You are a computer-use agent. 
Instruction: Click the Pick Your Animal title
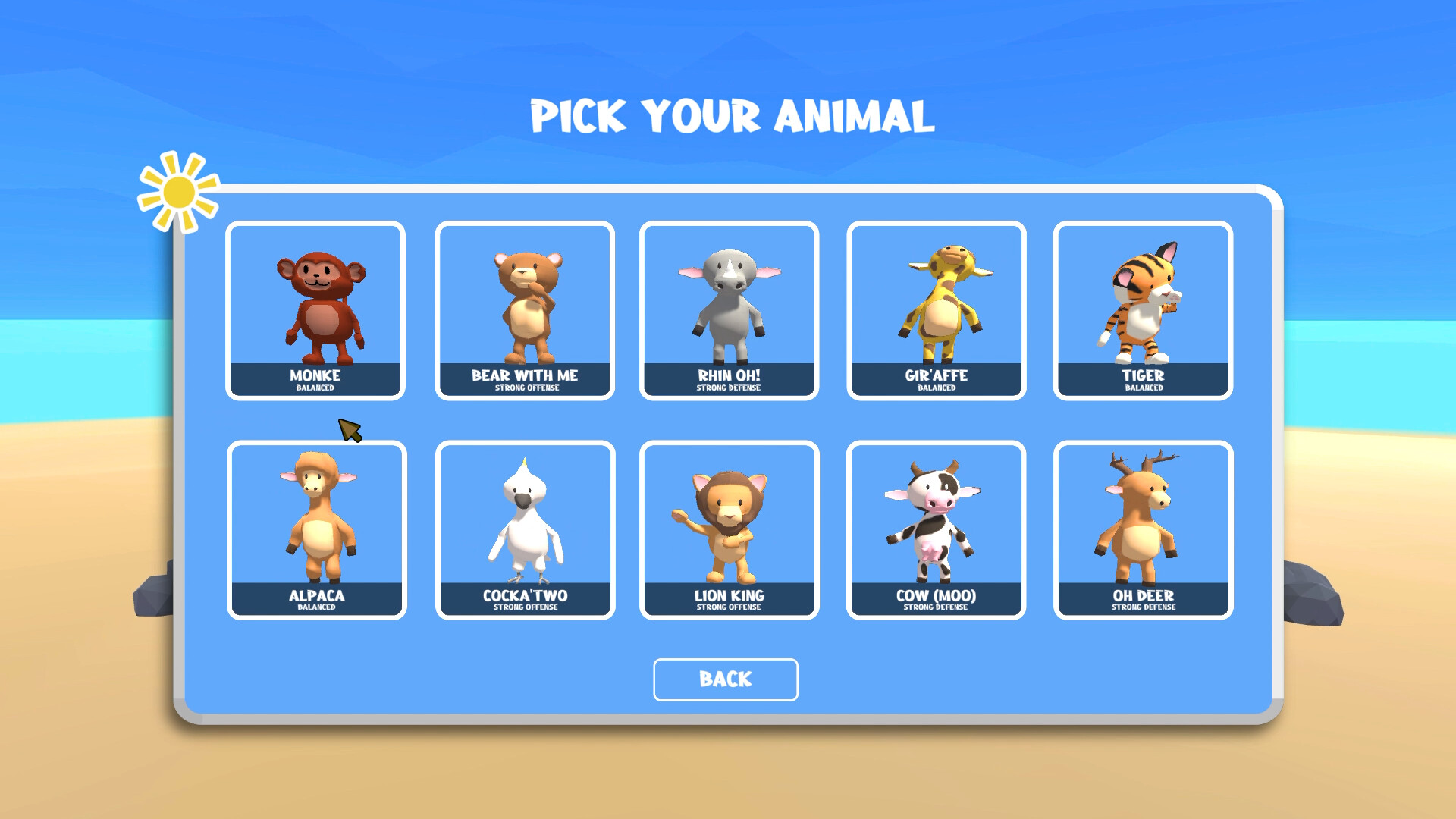(x=730, y=115)
